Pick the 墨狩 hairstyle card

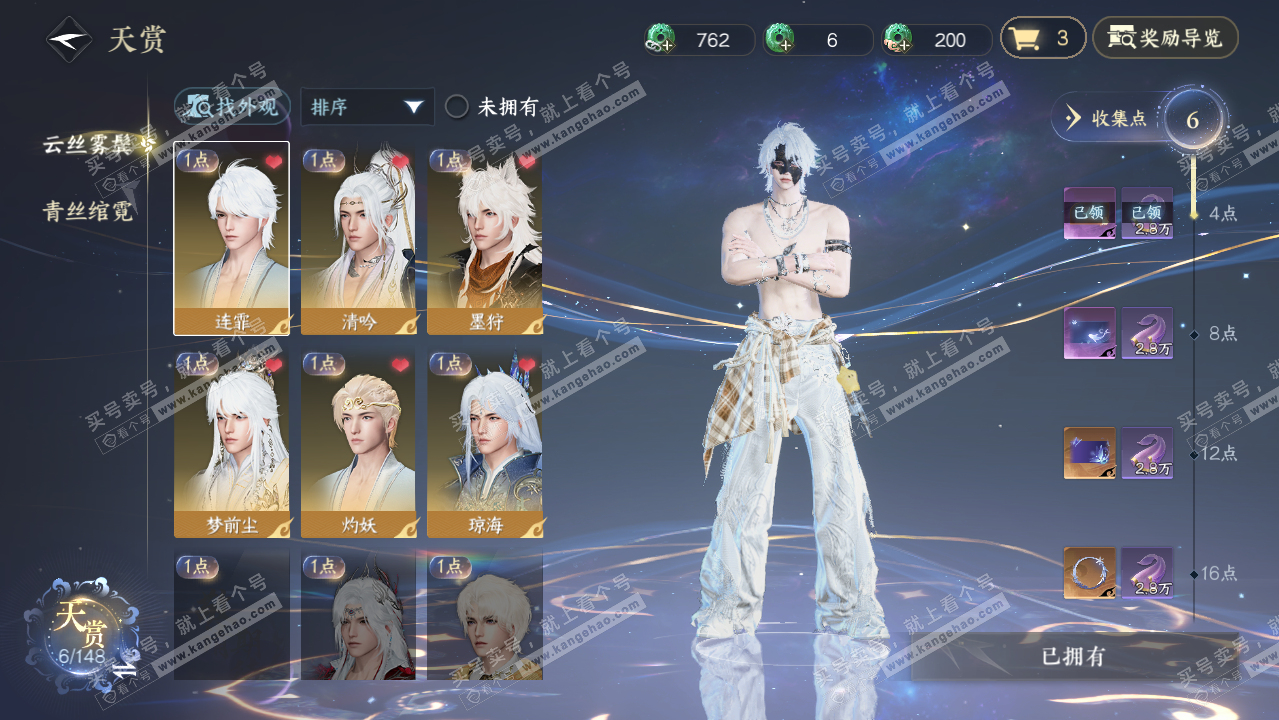(x=485, y=240)
